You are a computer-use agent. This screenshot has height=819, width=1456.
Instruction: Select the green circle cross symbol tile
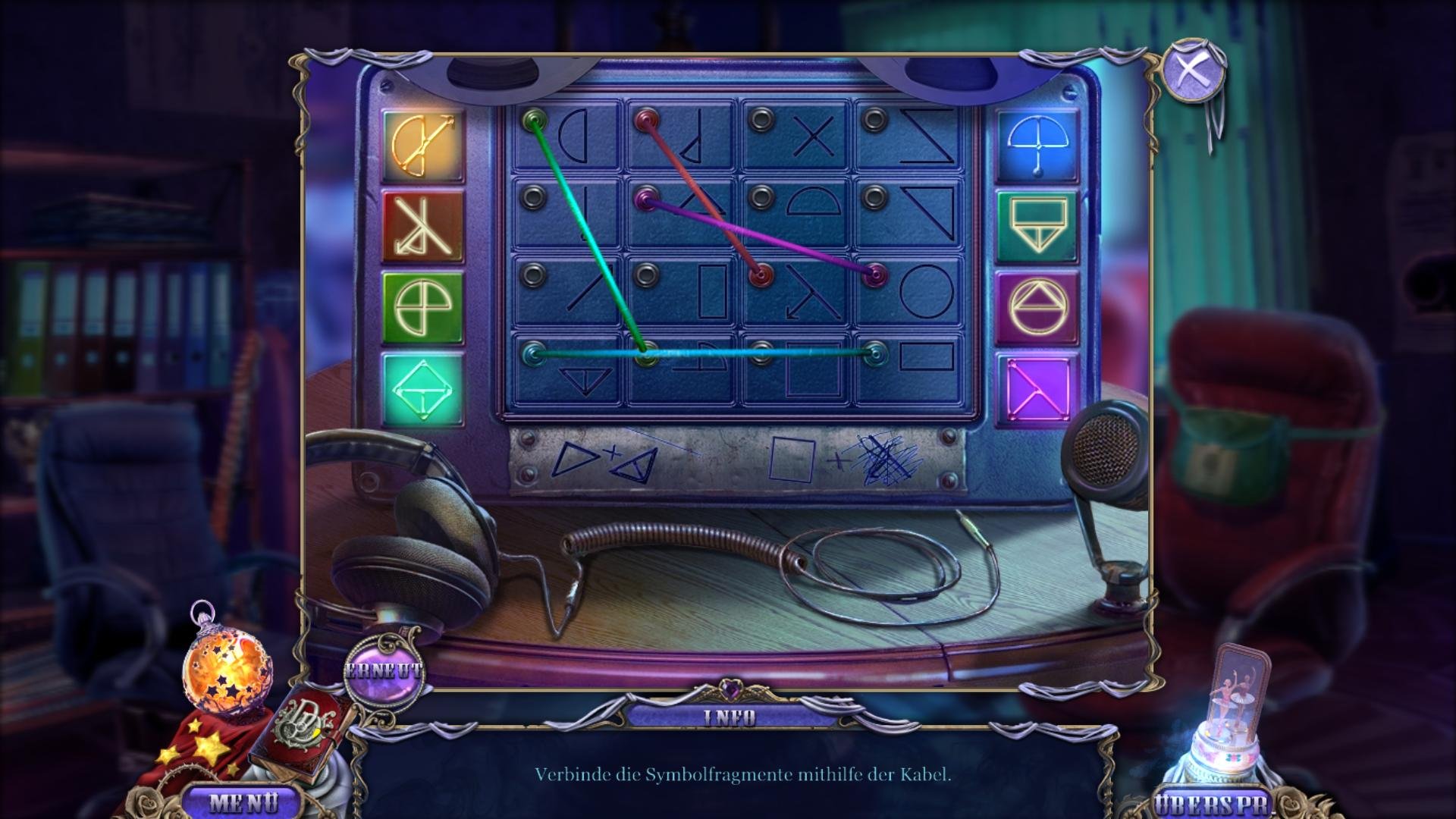[422, 307]
